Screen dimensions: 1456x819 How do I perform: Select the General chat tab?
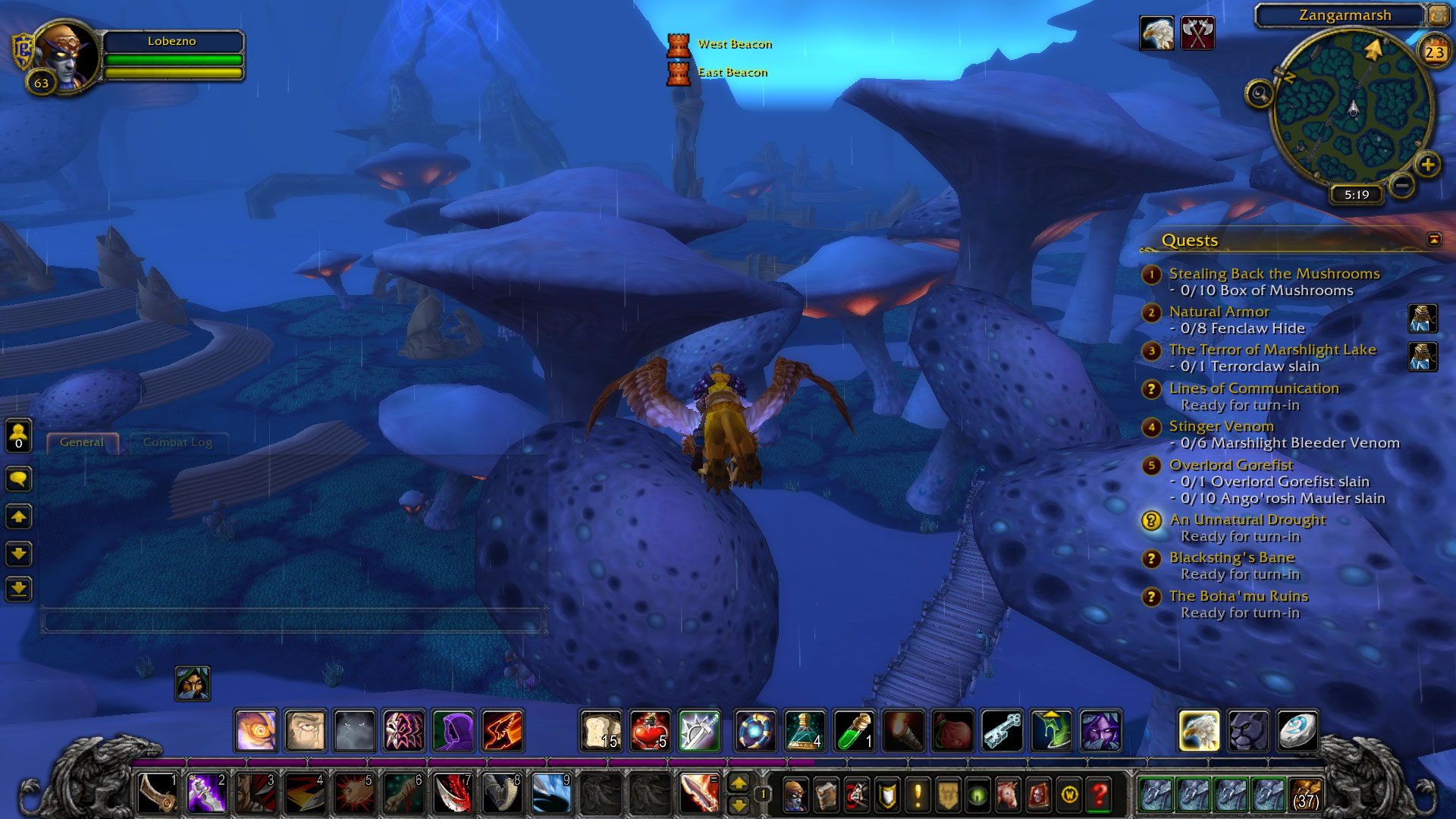pyautogui.click(x=82, y=442)
